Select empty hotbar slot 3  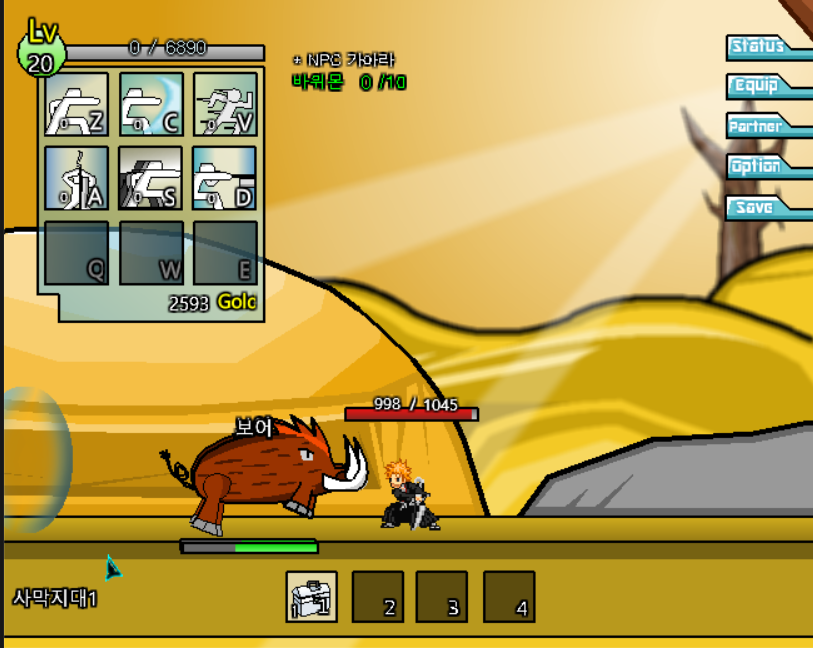tap(441, 597)
